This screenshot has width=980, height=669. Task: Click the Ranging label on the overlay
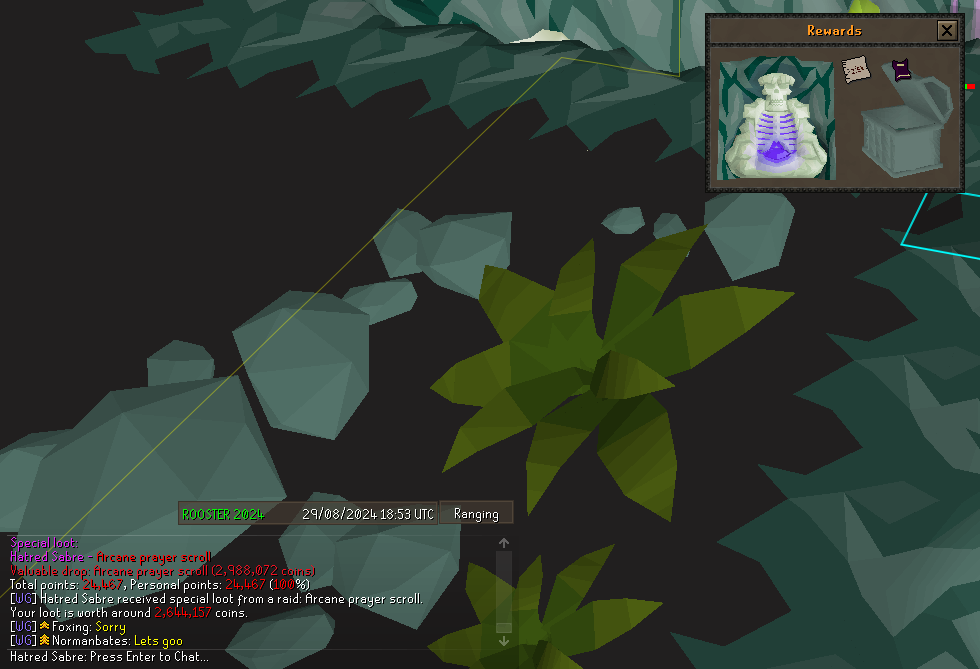476,514
